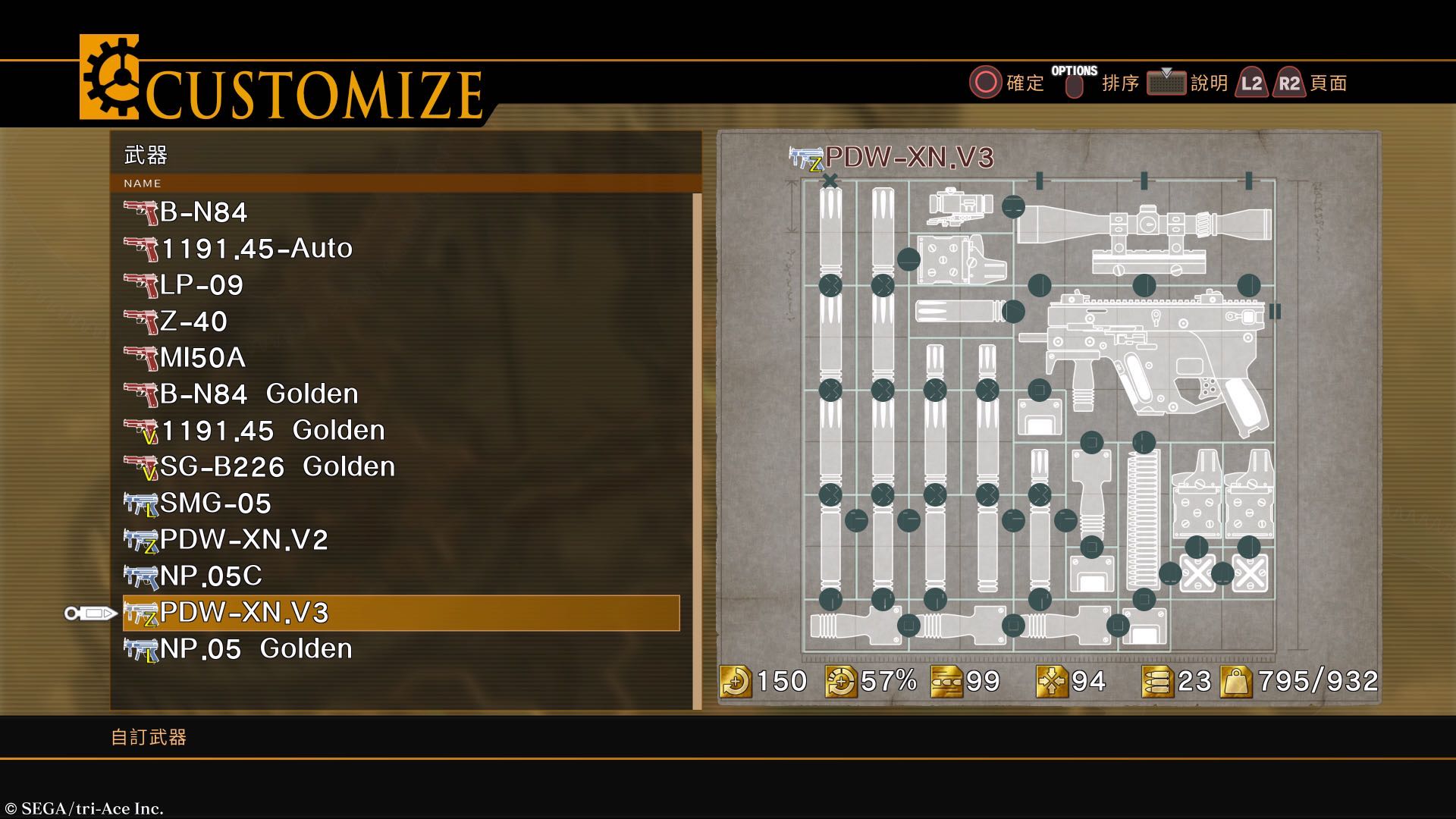Pick the LP-09 from the weapon list
This screenshot has width=1456, height=819.
[x=202, y=285]
